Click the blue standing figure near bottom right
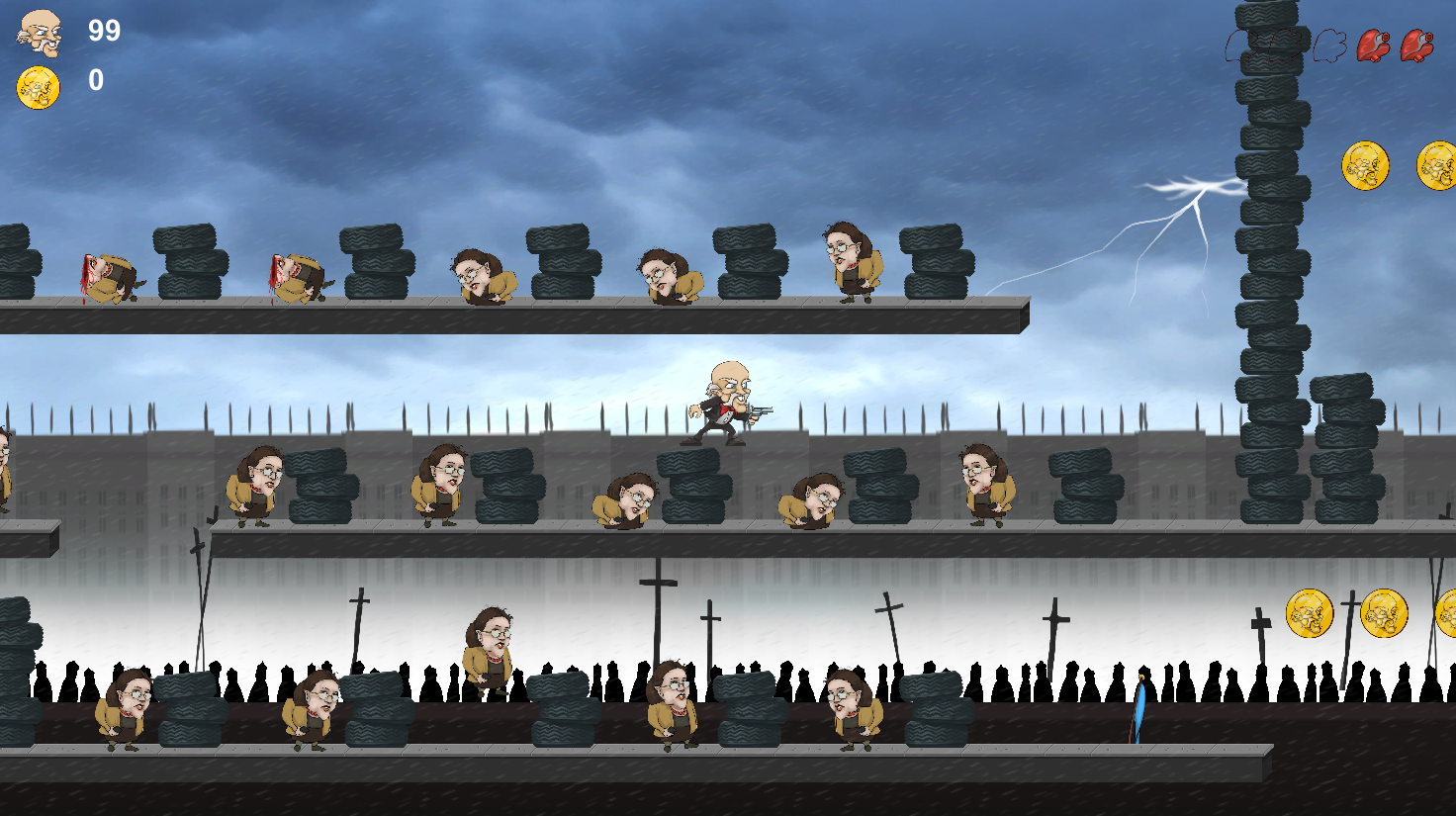The width and height of the screenshot is (1456, 816). (x=1139, y=707)
